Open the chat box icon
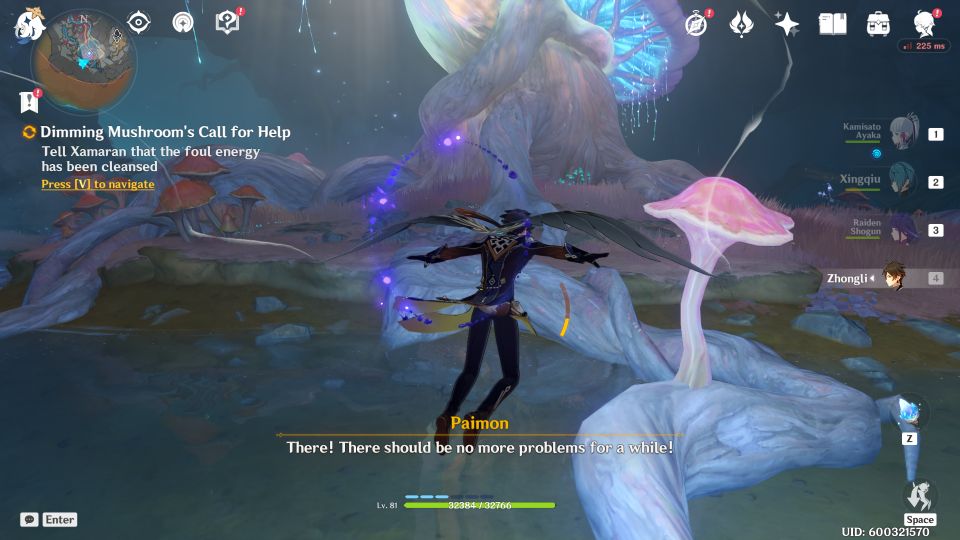Screen dimensions: 960x540 click(30, 520)
